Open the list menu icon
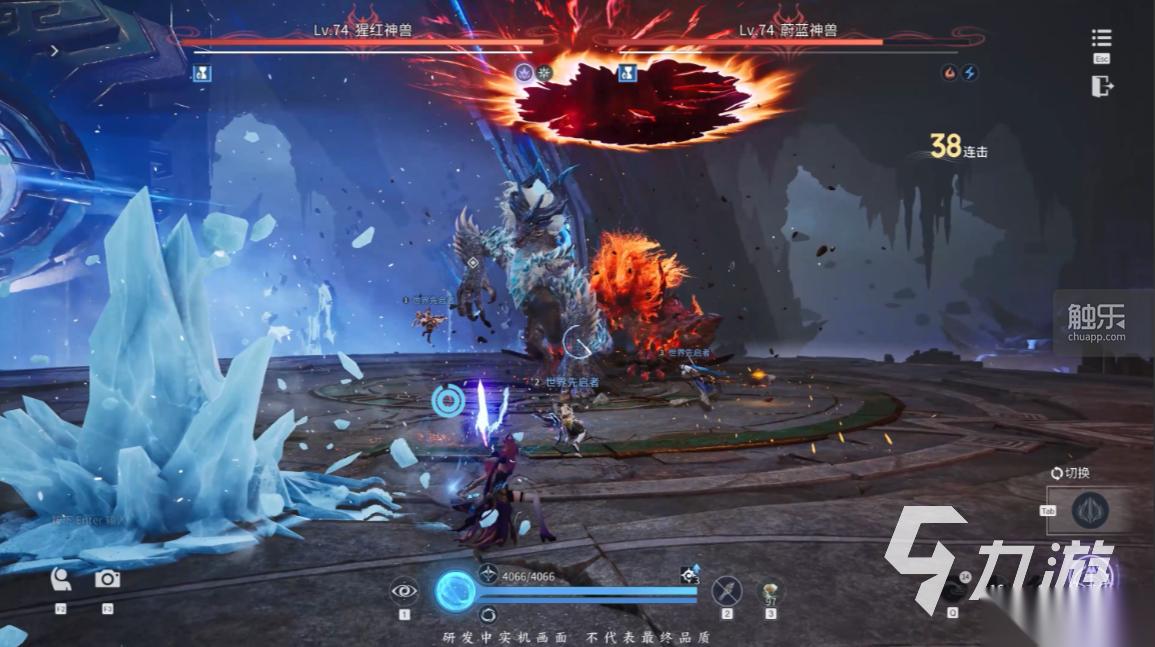 coord(1101,38)
